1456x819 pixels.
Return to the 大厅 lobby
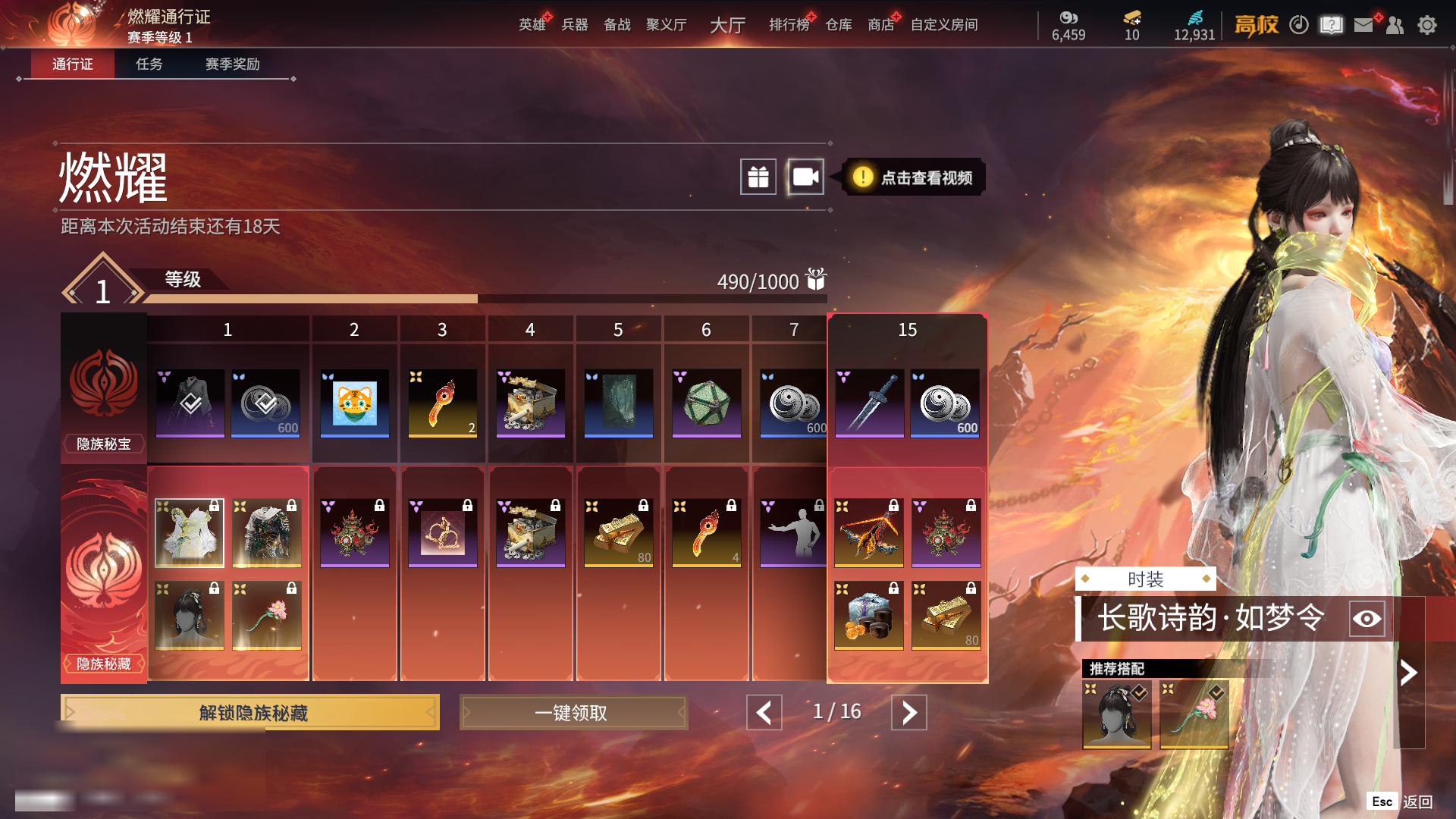tap(727, 25)
